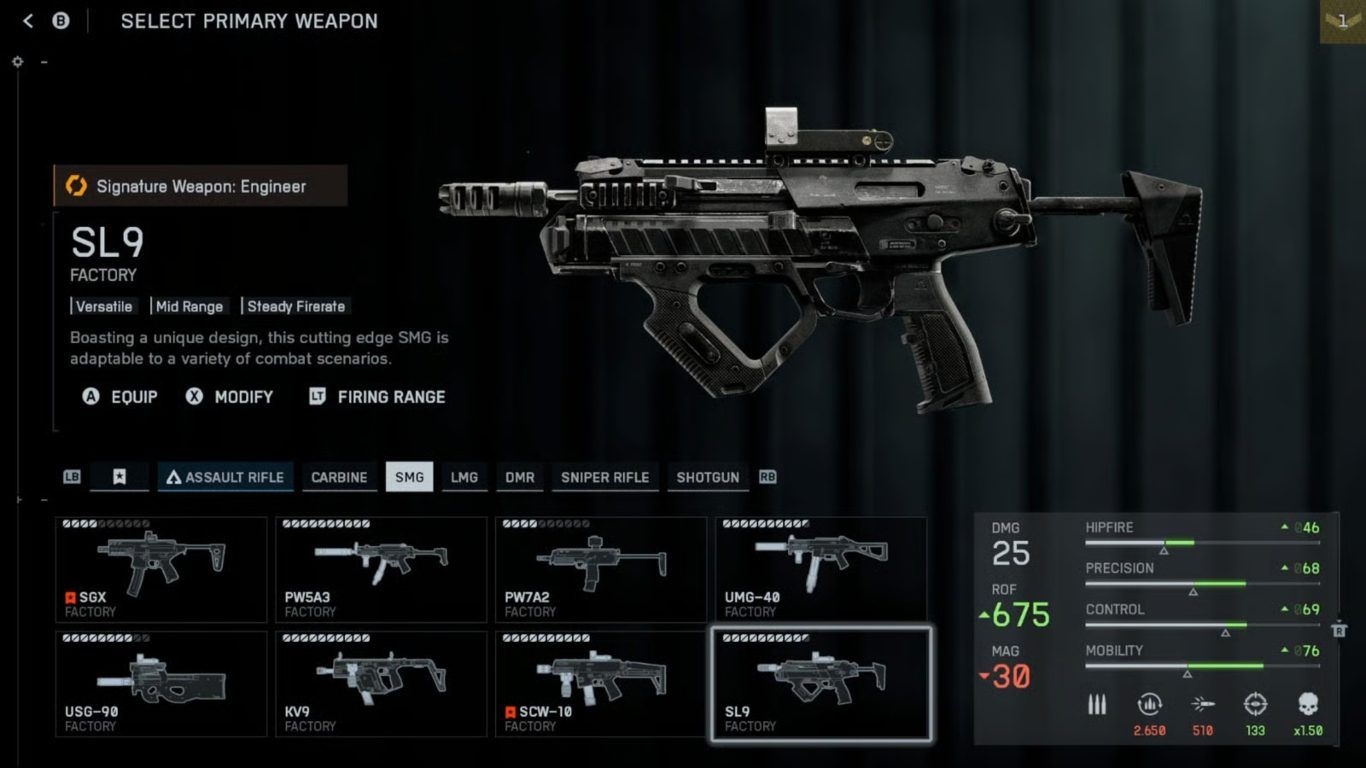Show the DMR weapon category
Screen dimensions: 1366x768
point(520,477)
